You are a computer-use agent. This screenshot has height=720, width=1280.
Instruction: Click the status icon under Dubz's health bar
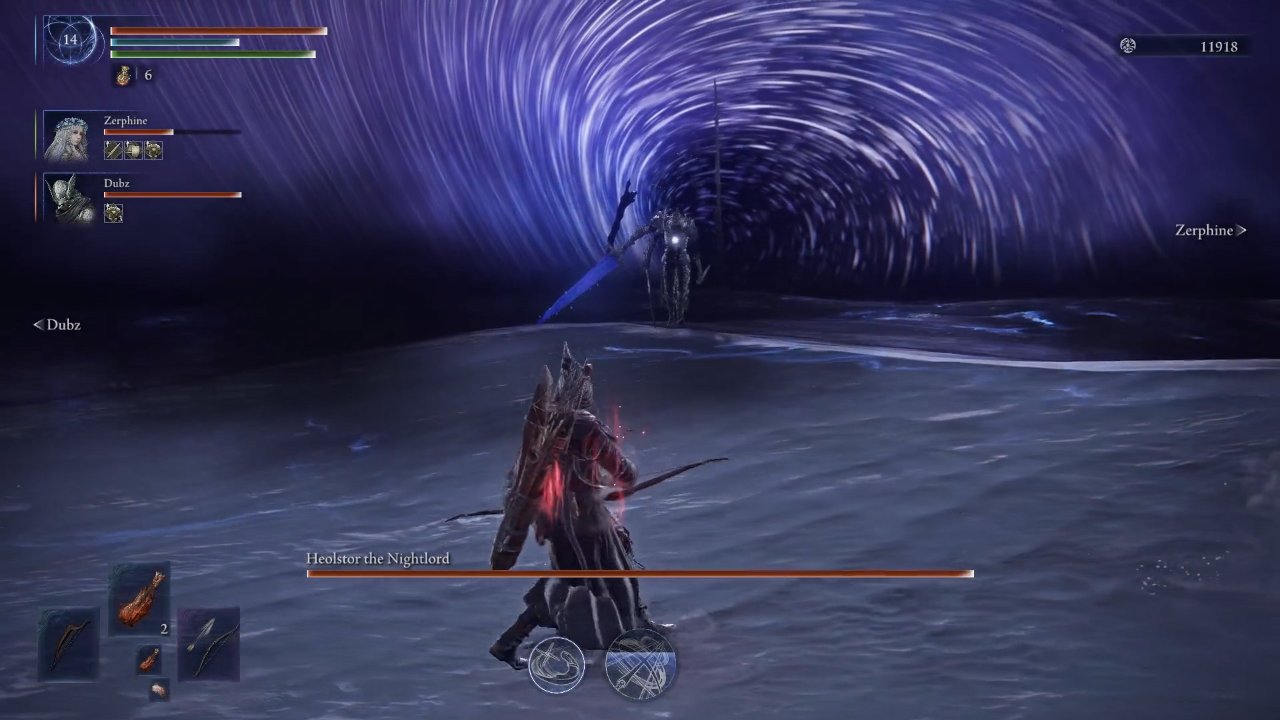113,212
